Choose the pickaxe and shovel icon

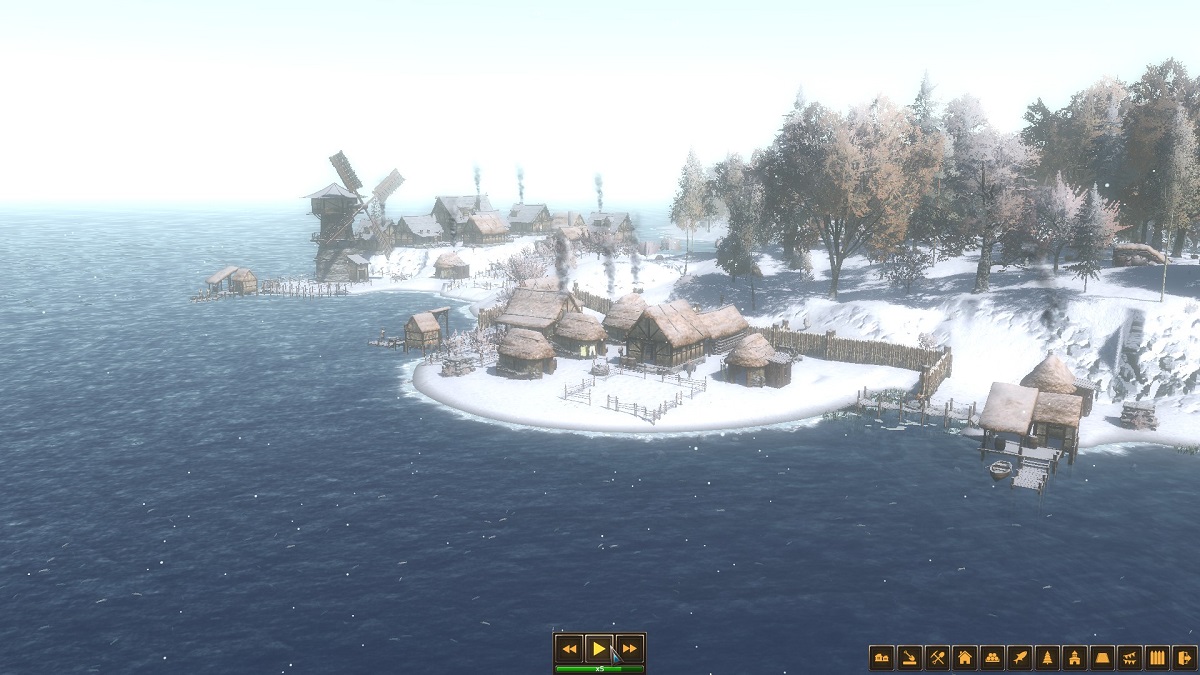pos(937,658)
